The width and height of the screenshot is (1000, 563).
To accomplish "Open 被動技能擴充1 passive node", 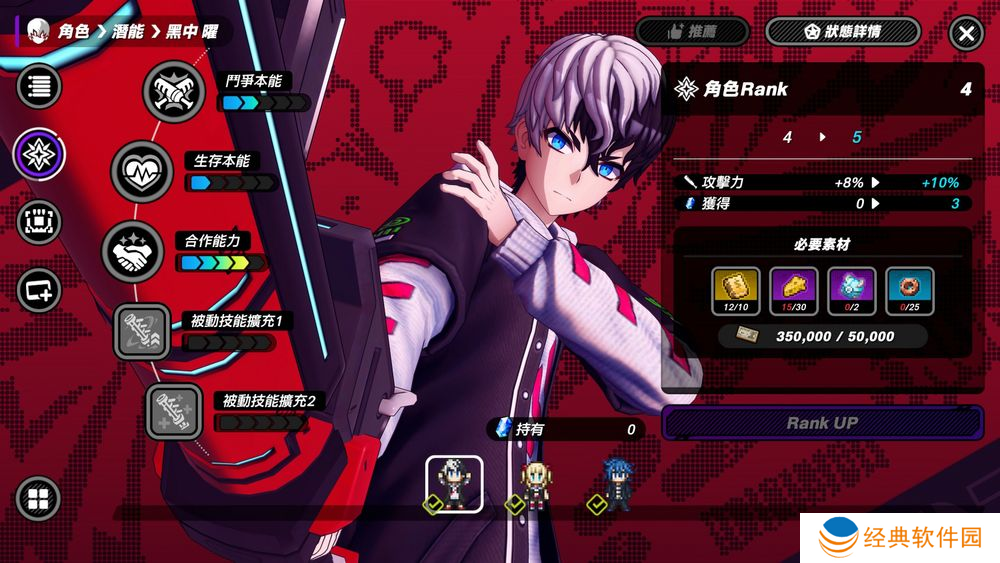I will pyautogui.click(x=143, y=331).
